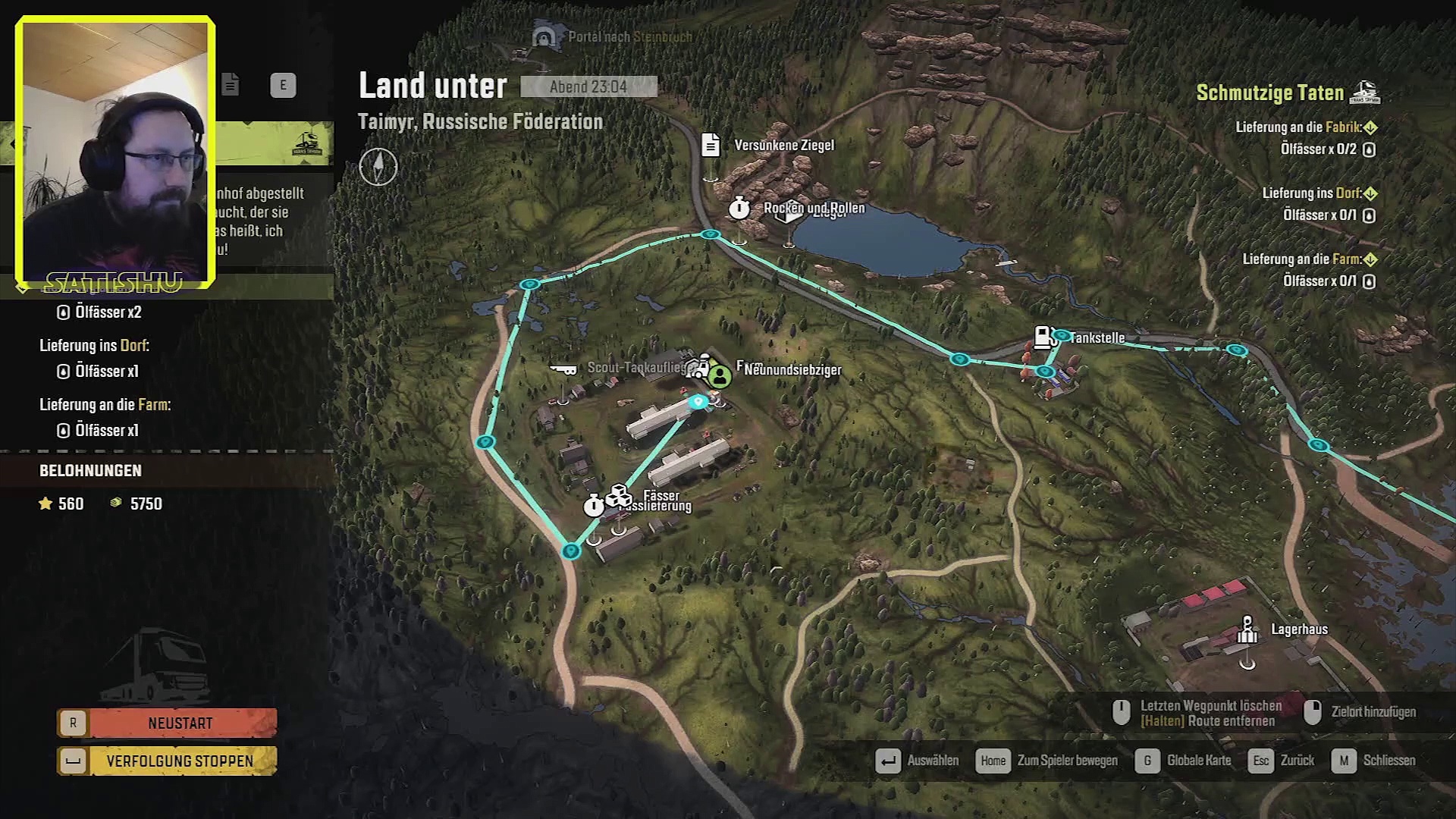Open the Schmutzige Taten tracked mission header
The image size is (1456, 819).
(x=1269, y=93)
